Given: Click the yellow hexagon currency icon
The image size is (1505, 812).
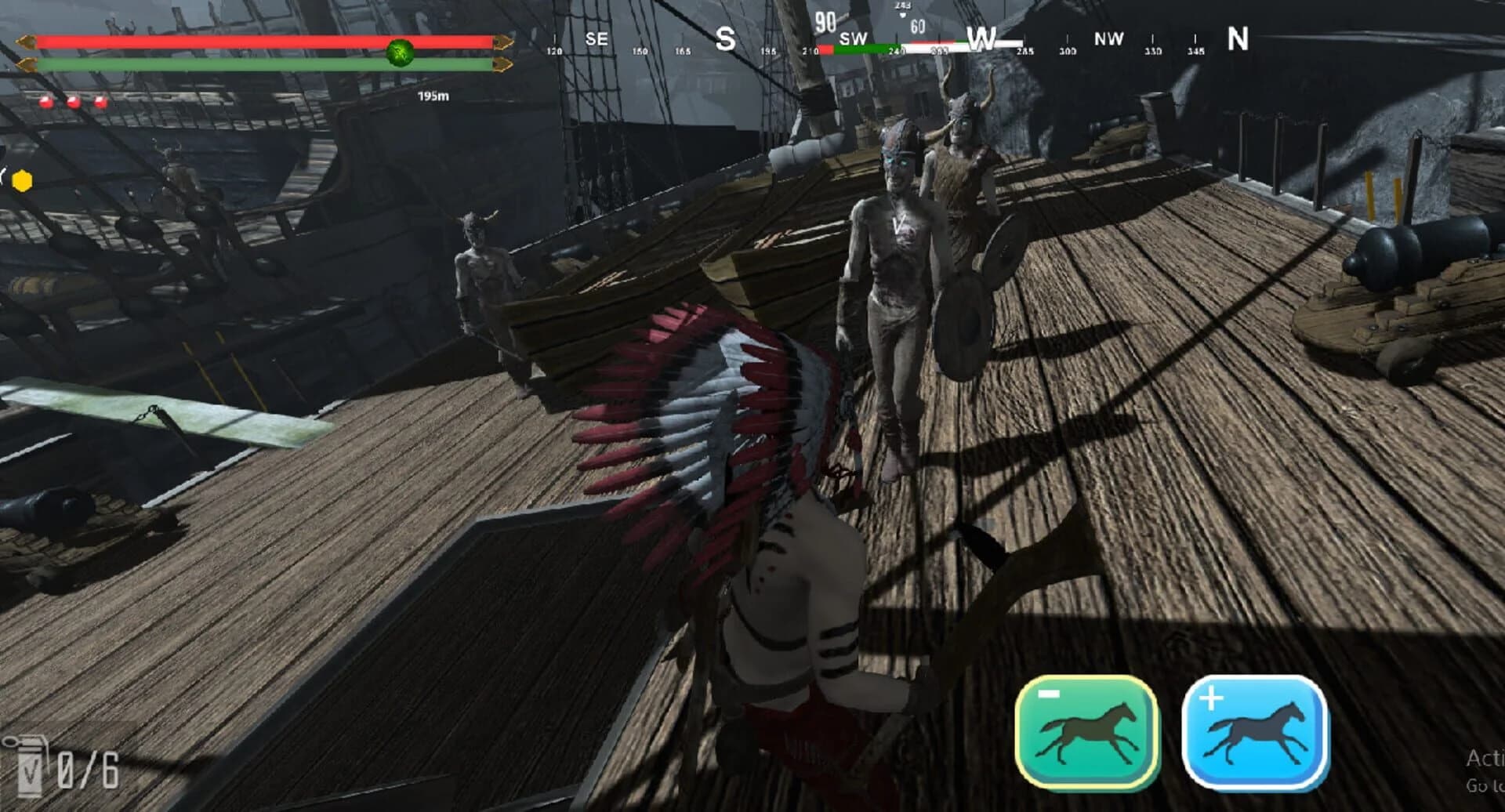Looking at the screenshot, I should [21, 179].
